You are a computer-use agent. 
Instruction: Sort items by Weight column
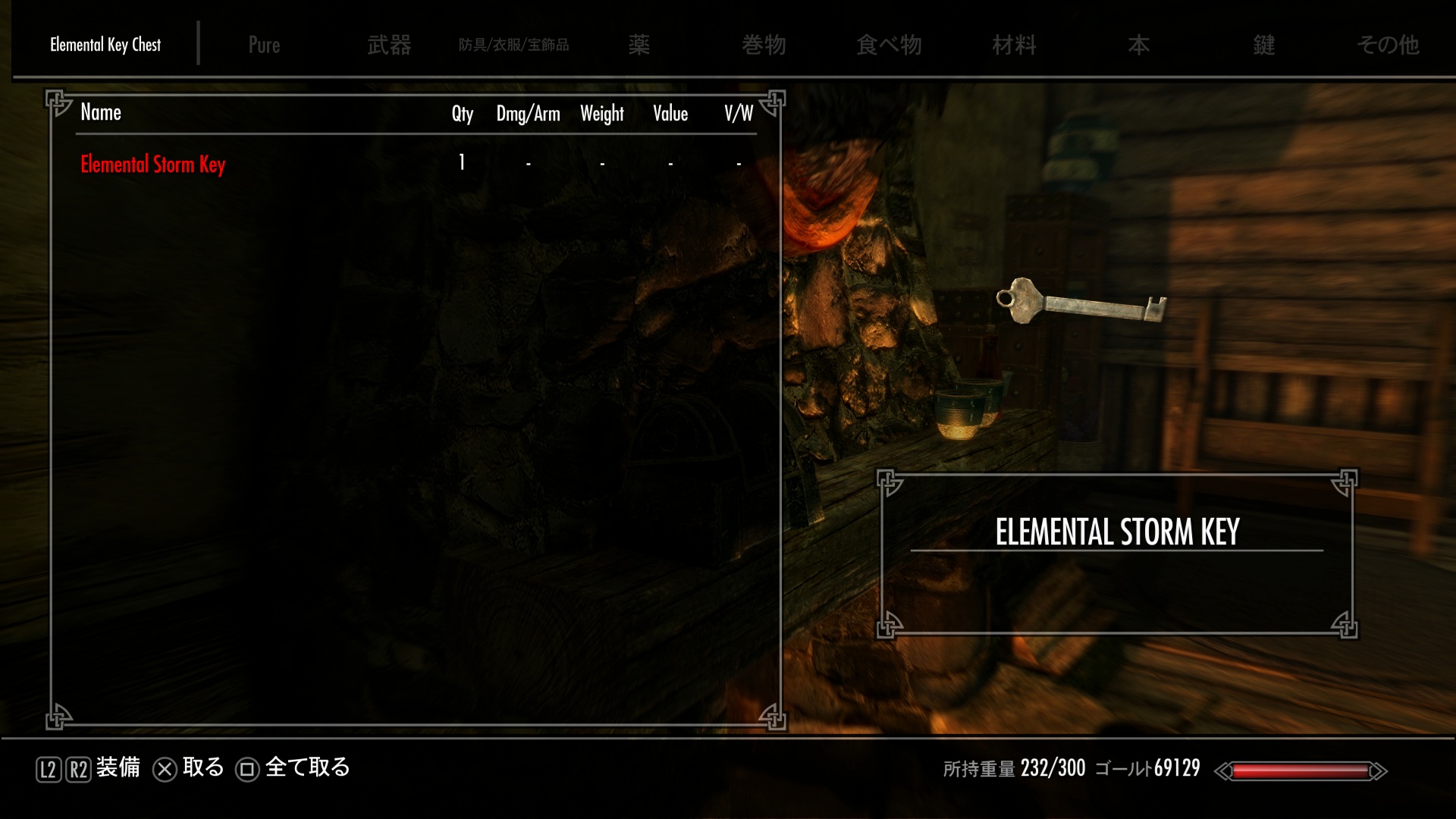click(x=602, y=114)
